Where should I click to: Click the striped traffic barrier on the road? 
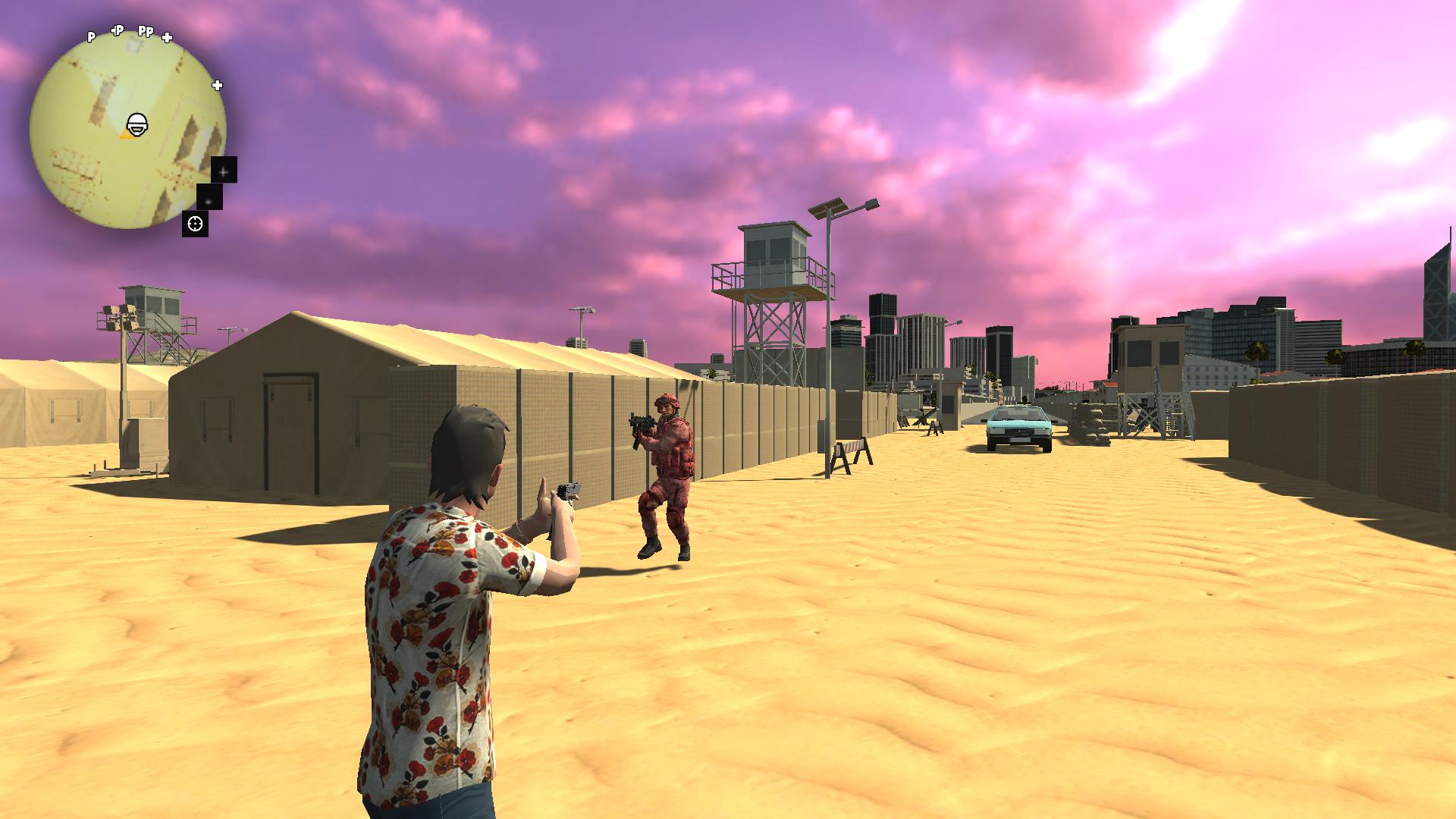tap(852, 447)
